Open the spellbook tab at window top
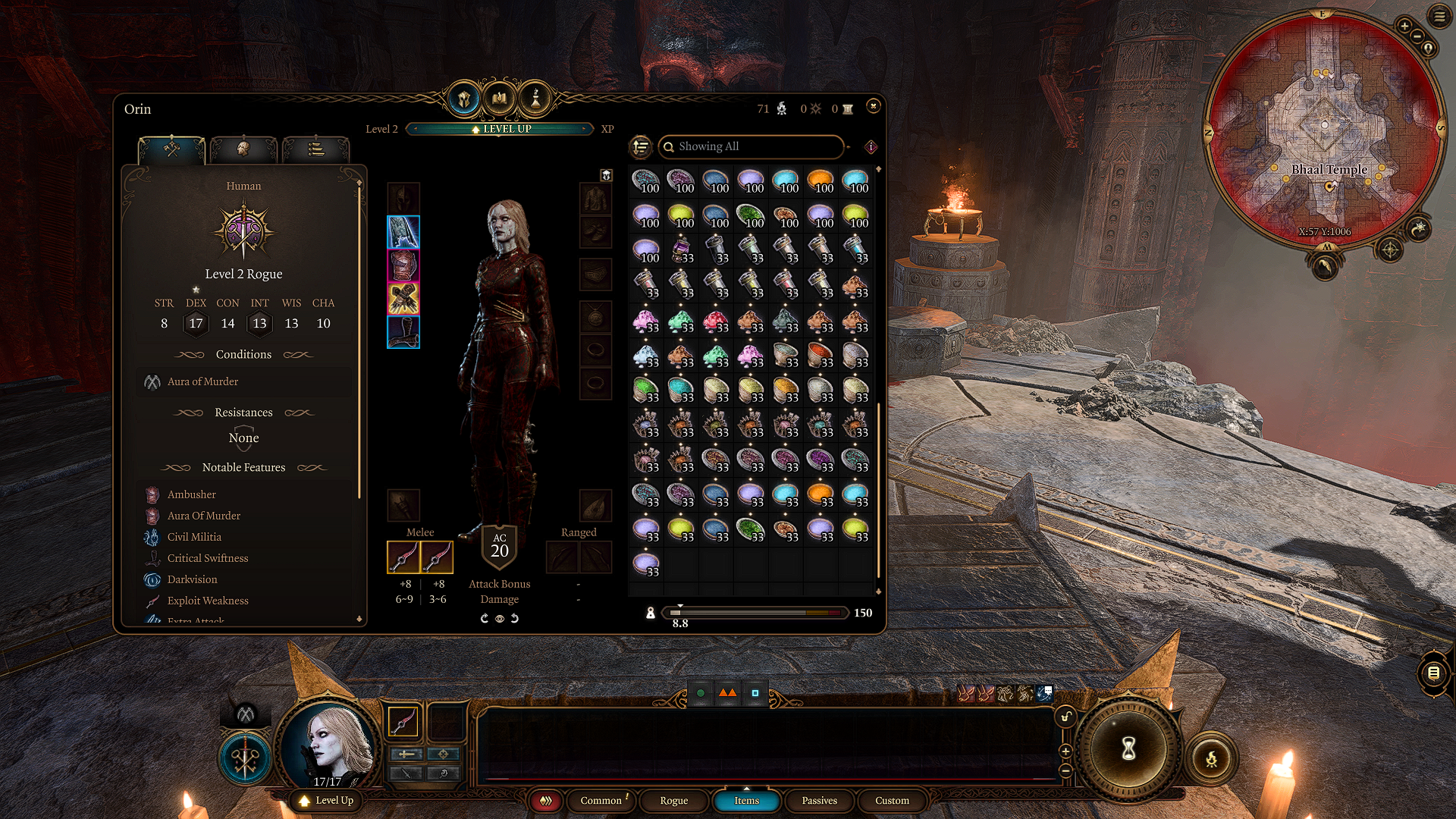Viewport: 1456px width, 819px height. 499,99
